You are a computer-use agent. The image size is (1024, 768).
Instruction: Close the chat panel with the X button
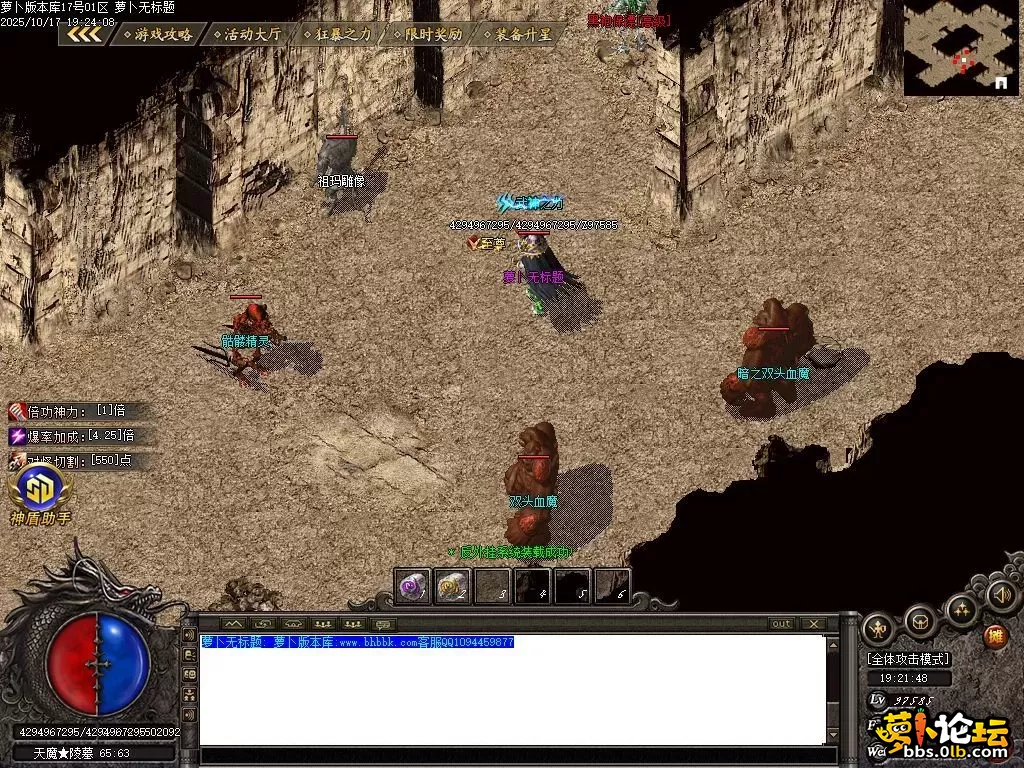[x=814, y=624]
